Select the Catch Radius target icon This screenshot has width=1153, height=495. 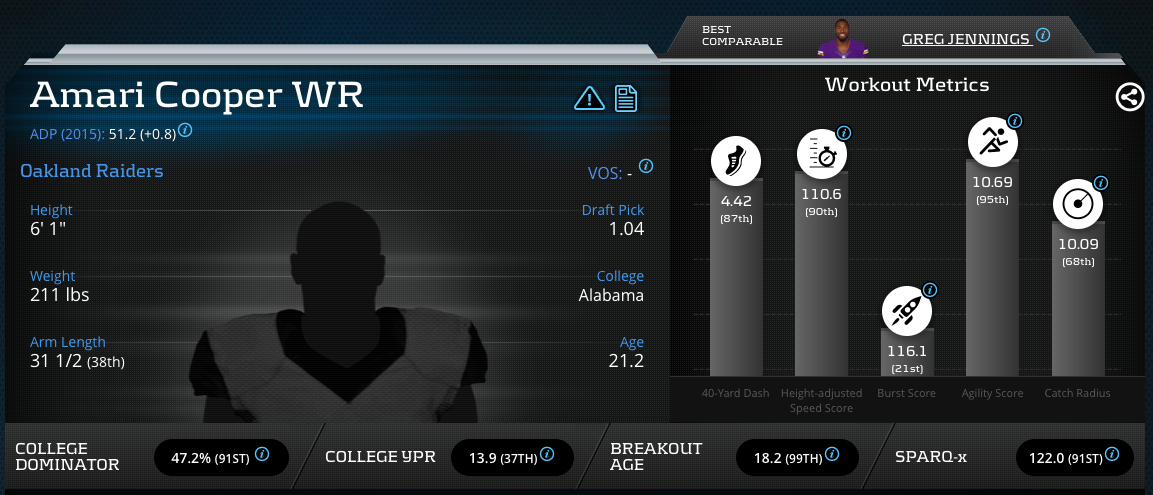(1078, 204)
